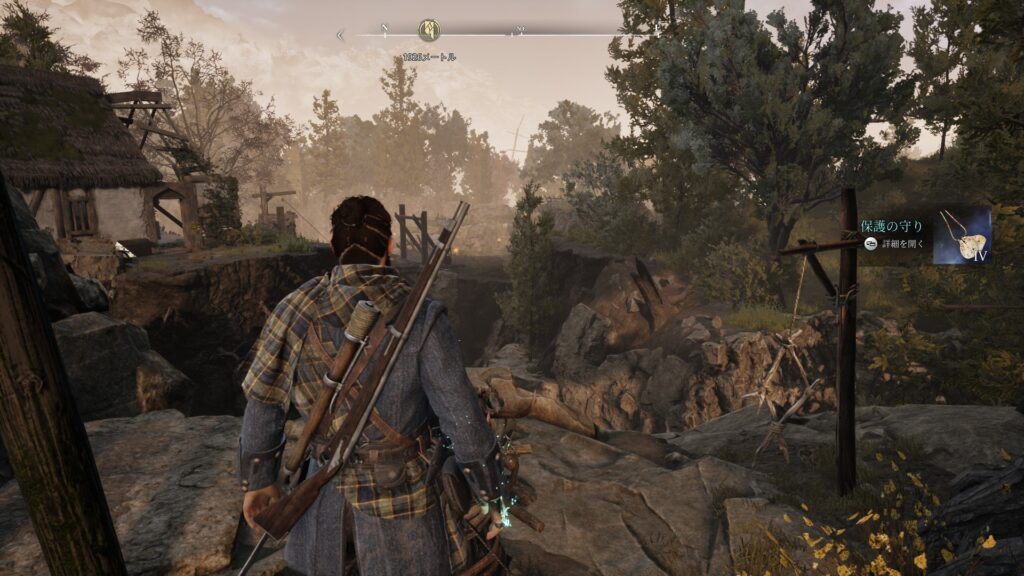Select the 保護の守り item pickup title
This screenshot has height=576, width=1024.
pyautogui.click(x=891, y=226)
